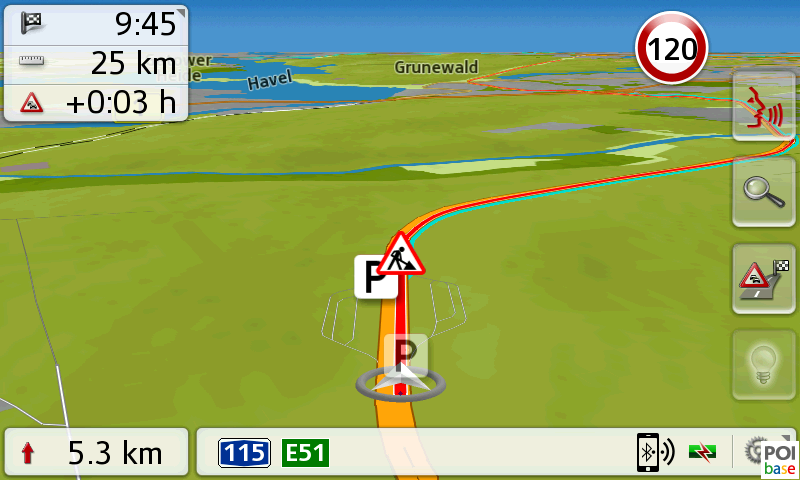Open the POI base logo
The height and width of the screenshot is (480, 800).
tap(776, 456)
